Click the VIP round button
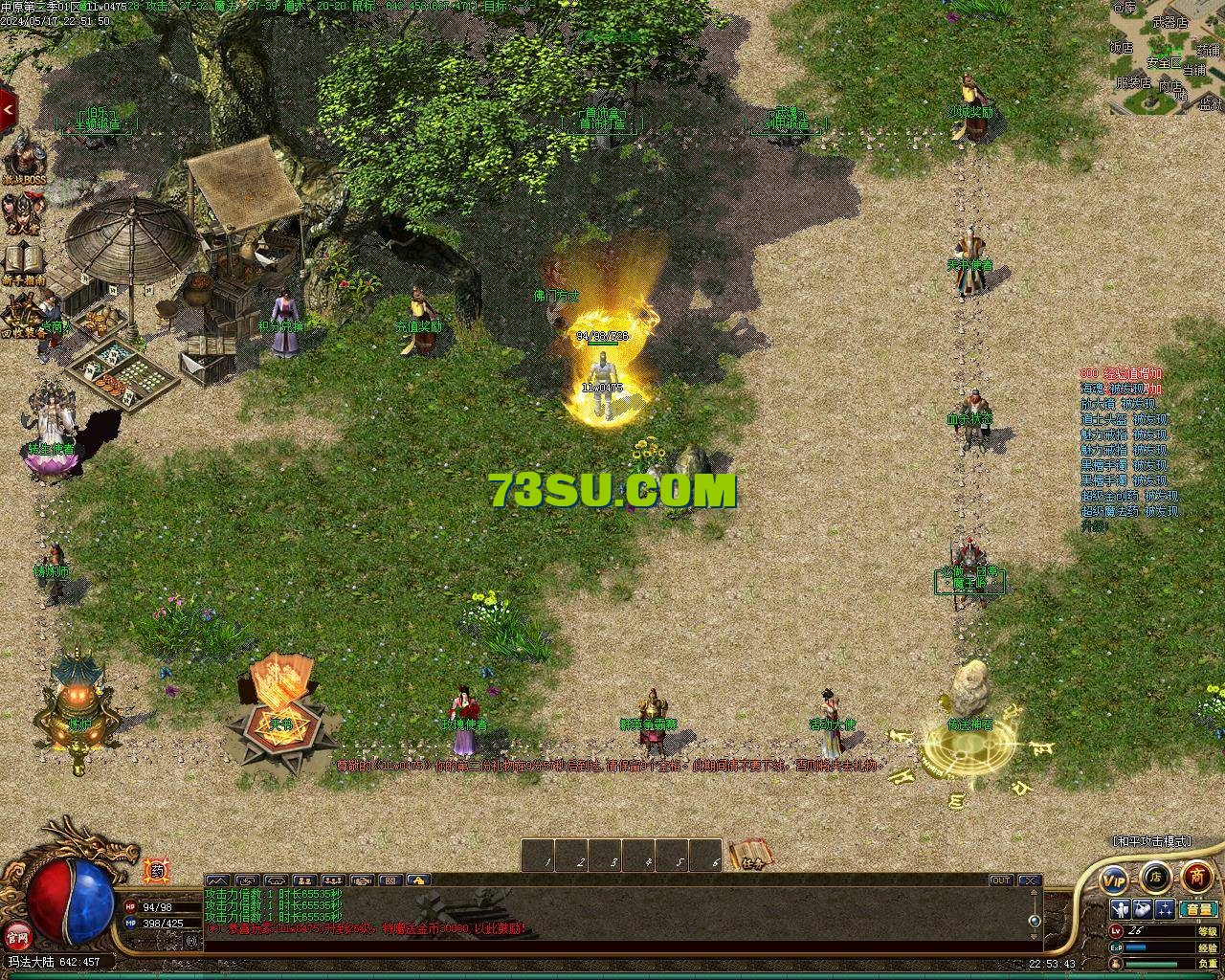The height and width of the screenshot is (980, 1225). click(1114, 877)
